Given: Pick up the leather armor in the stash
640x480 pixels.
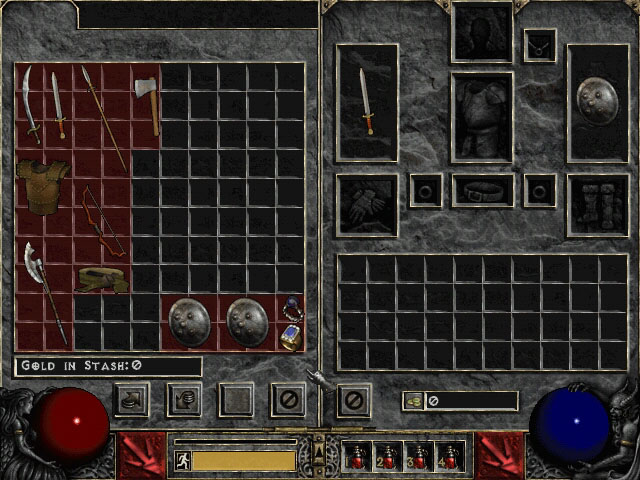Looking at the screenshot, I should click(x=43, y=183).
